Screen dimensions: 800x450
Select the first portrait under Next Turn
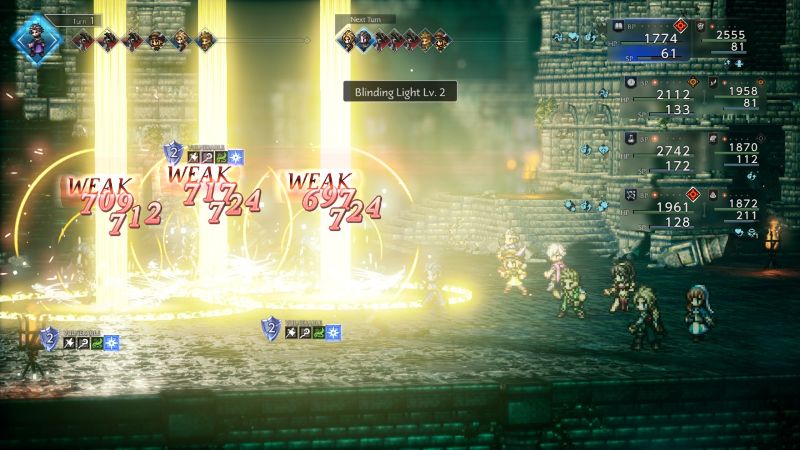click(349, 40)
